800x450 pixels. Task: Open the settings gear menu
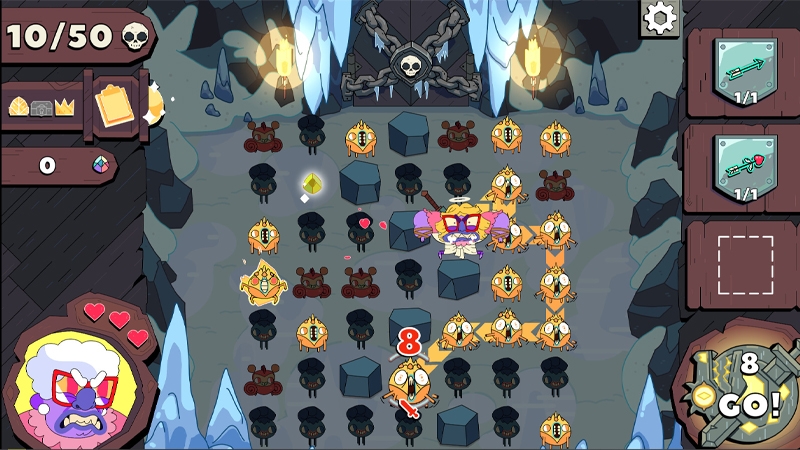coord(660,17)
